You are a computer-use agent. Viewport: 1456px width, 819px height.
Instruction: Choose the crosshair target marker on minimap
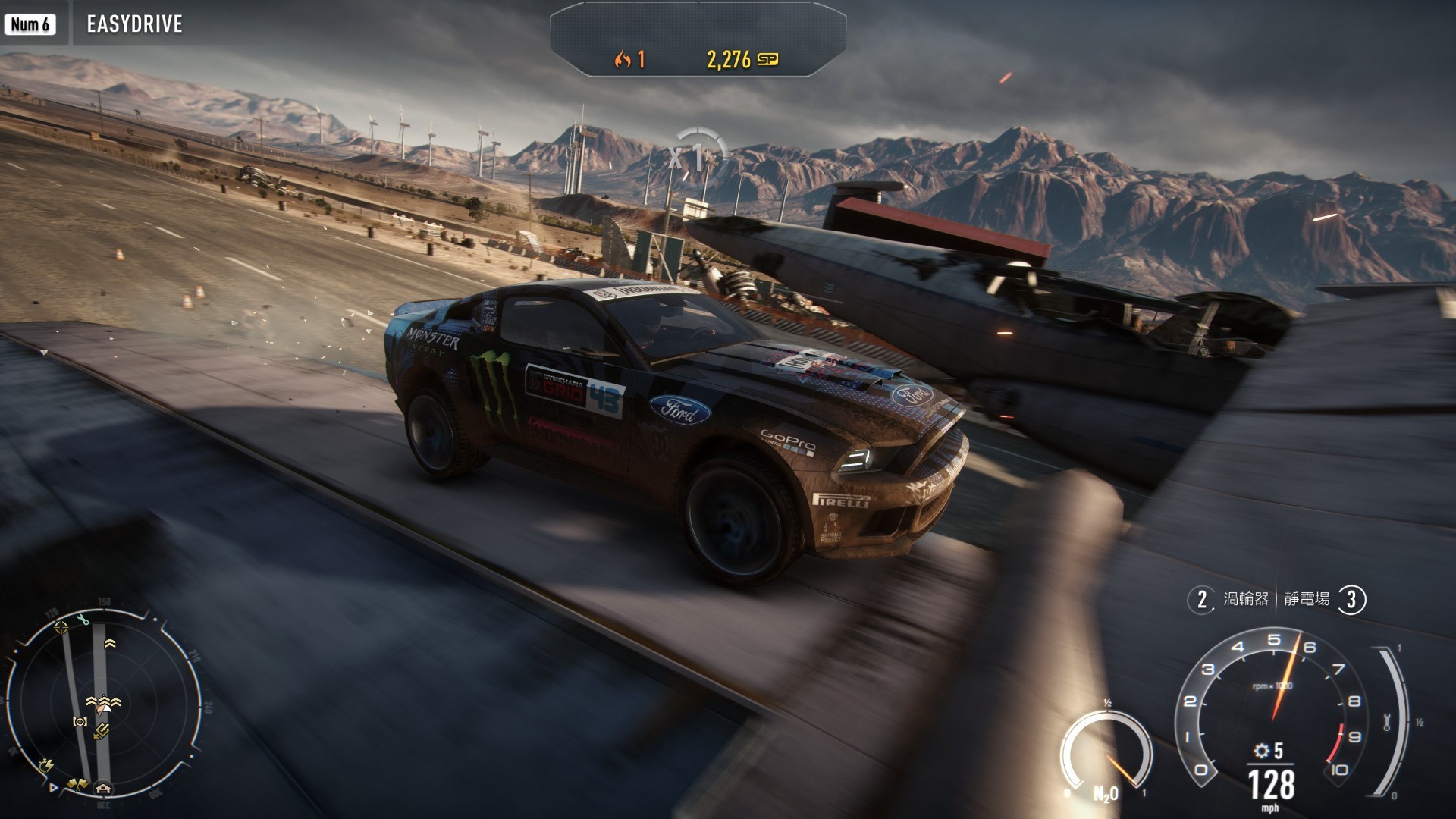pyautogui.click(x=61, y=626)
